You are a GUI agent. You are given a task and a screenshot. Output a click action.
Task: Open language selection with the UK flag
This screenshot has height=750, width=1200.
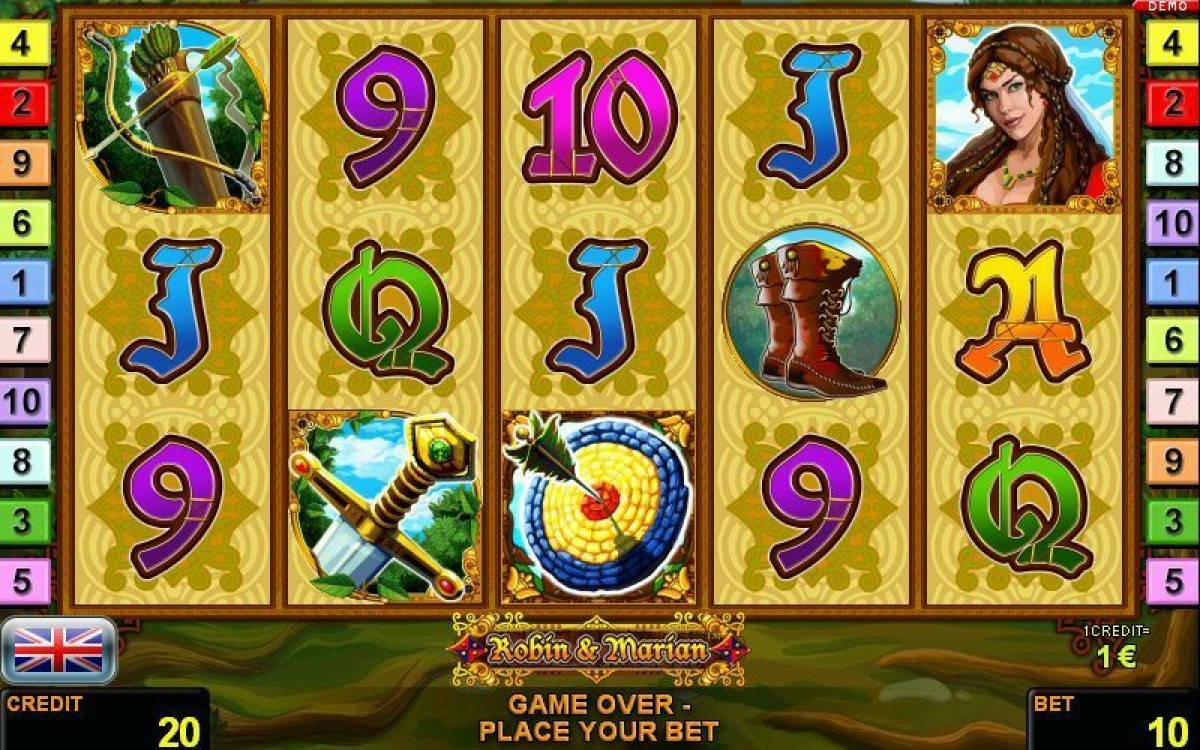(58, 650)
